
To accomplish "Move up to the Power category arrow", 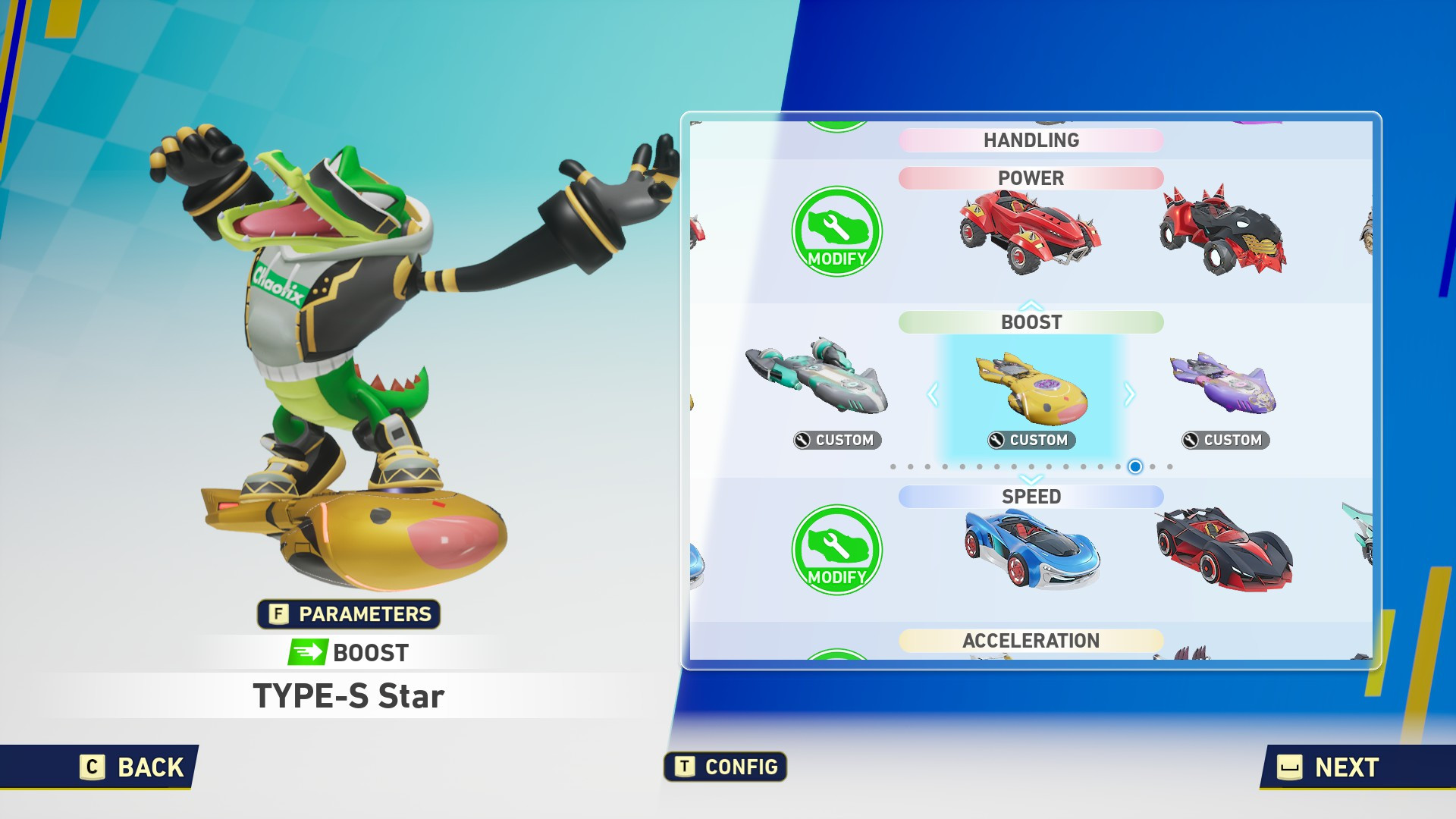I will pyautogui.click(x=1031, y=305).
